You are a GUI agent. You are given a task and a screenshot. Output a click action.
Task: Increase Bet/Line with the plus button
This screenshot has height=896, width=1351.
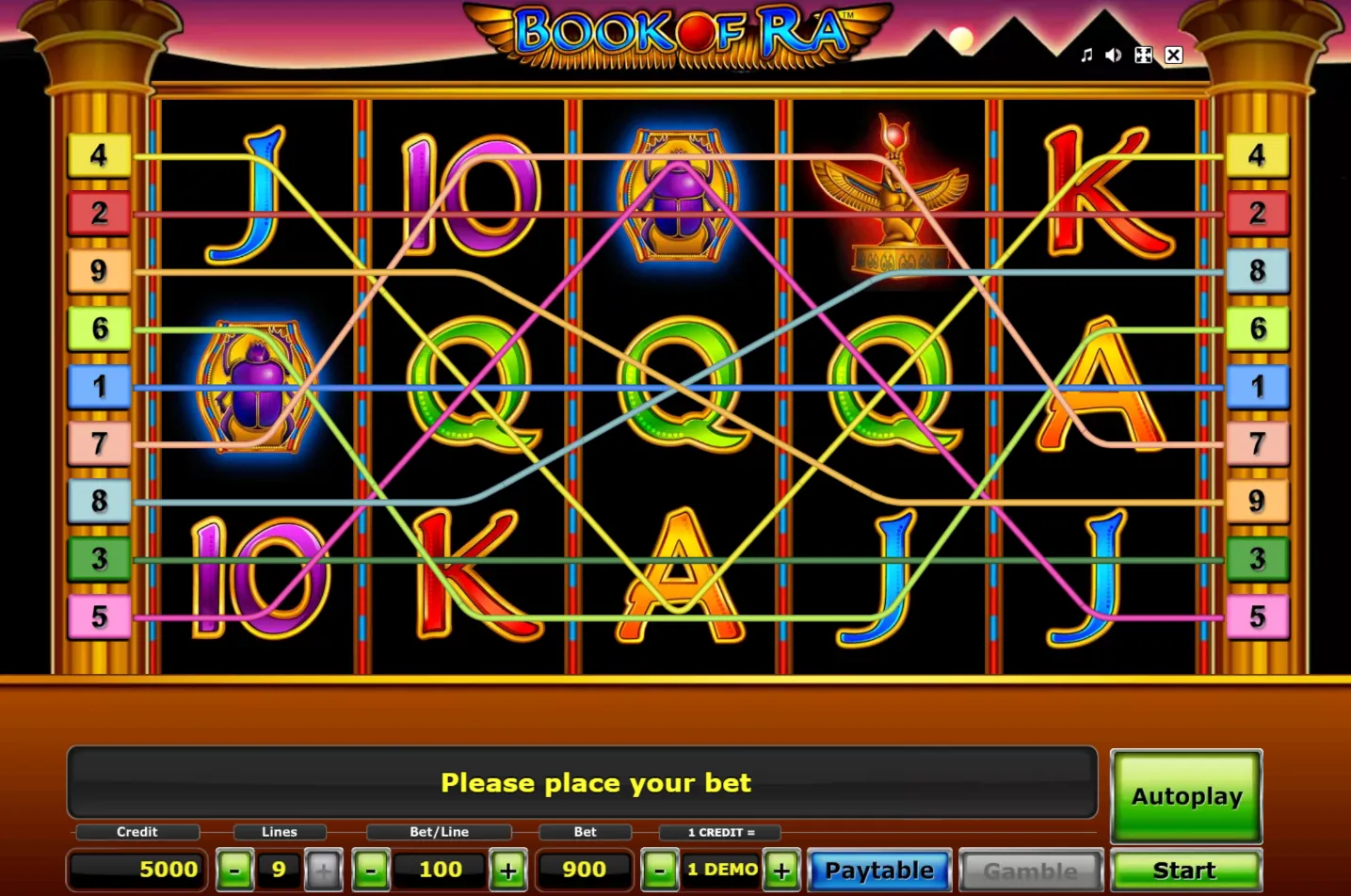click(x=507, y=870)
